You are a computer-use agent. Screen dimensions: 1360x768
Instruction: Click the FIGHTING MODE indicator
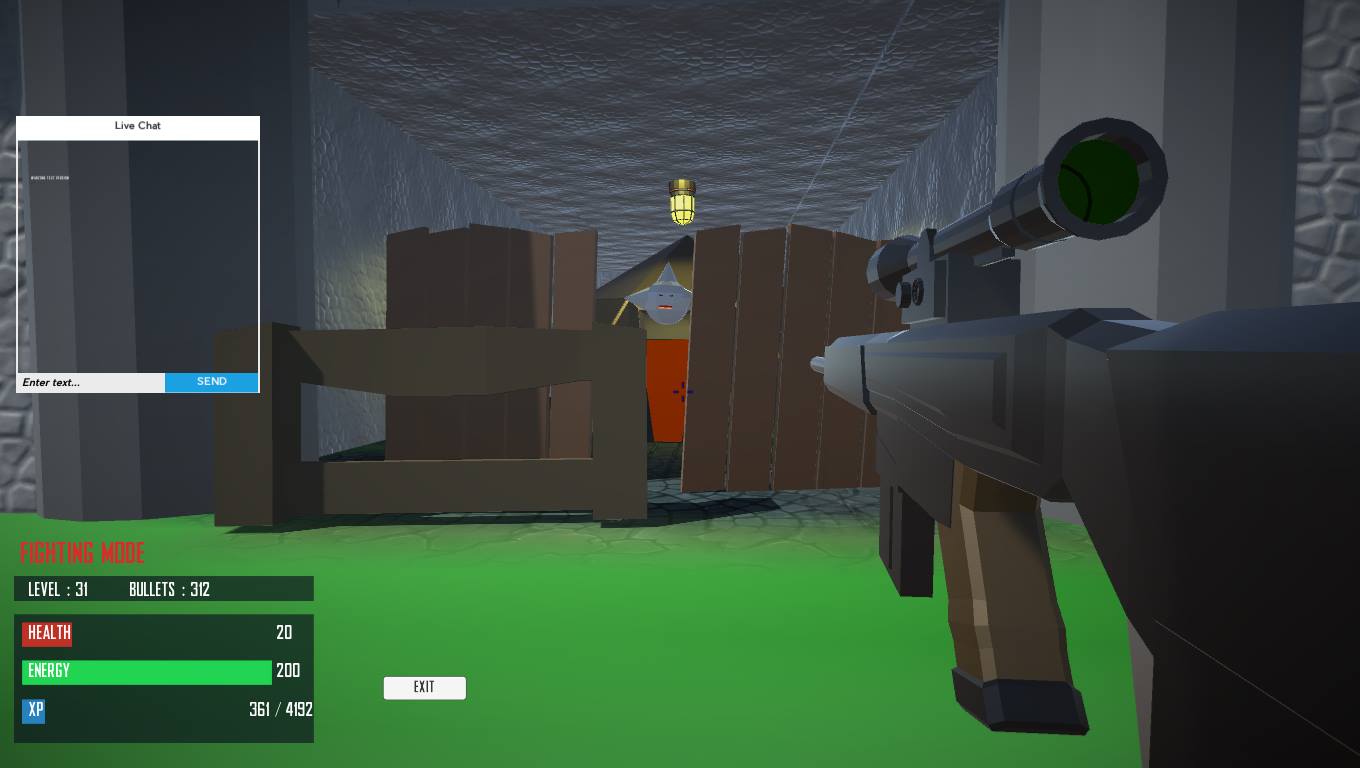[x=82, y=553]
